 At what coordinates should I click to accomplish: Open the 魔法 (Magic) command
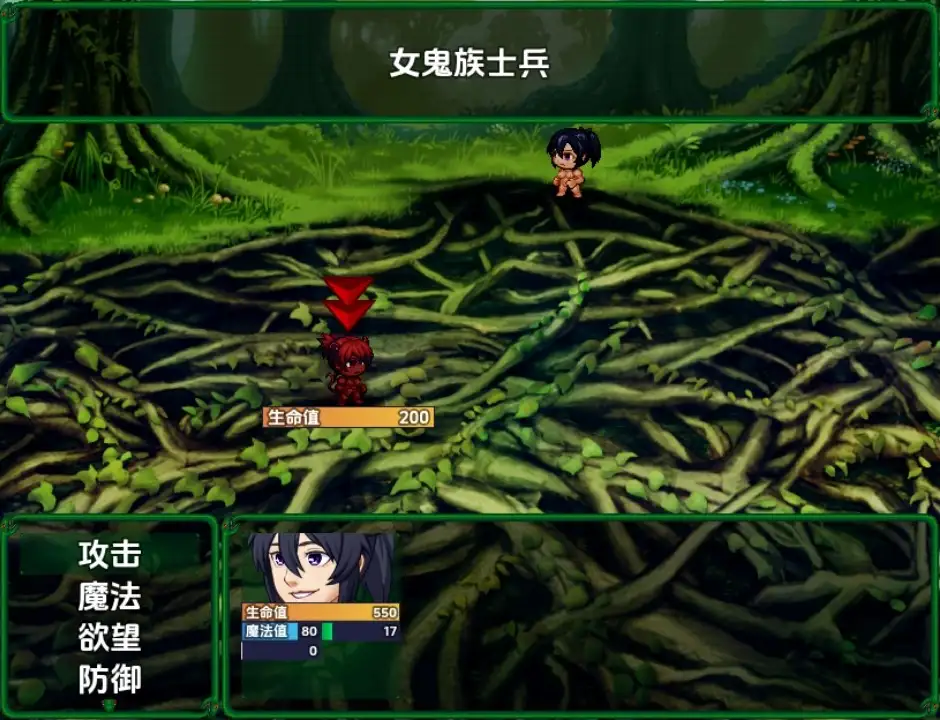110,596
